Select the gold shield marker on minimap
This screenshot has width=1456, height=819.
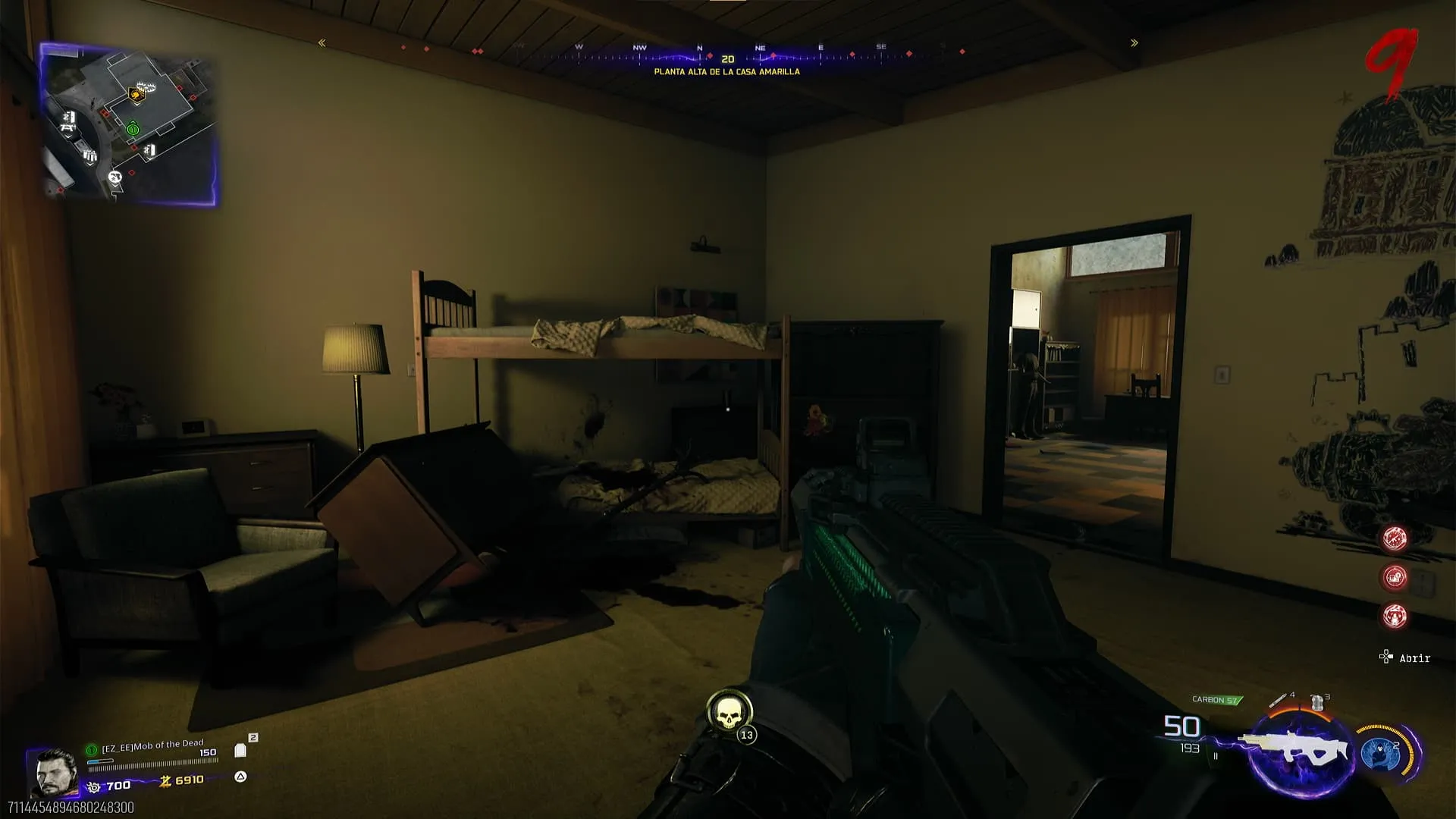pos(136,95)
